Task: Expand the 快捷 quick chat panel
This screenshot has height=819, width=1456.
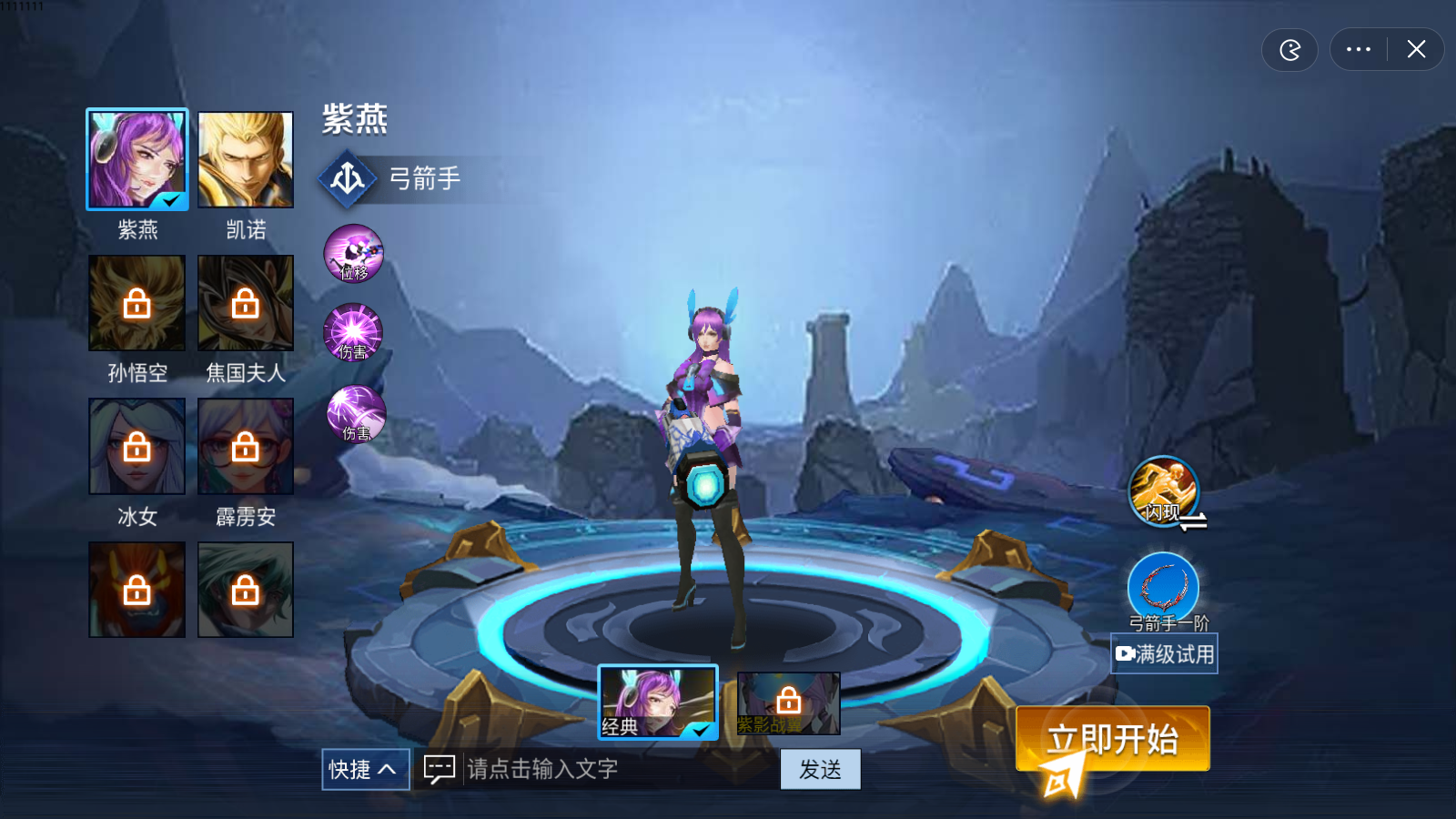Action: click(x=365, y=769)
